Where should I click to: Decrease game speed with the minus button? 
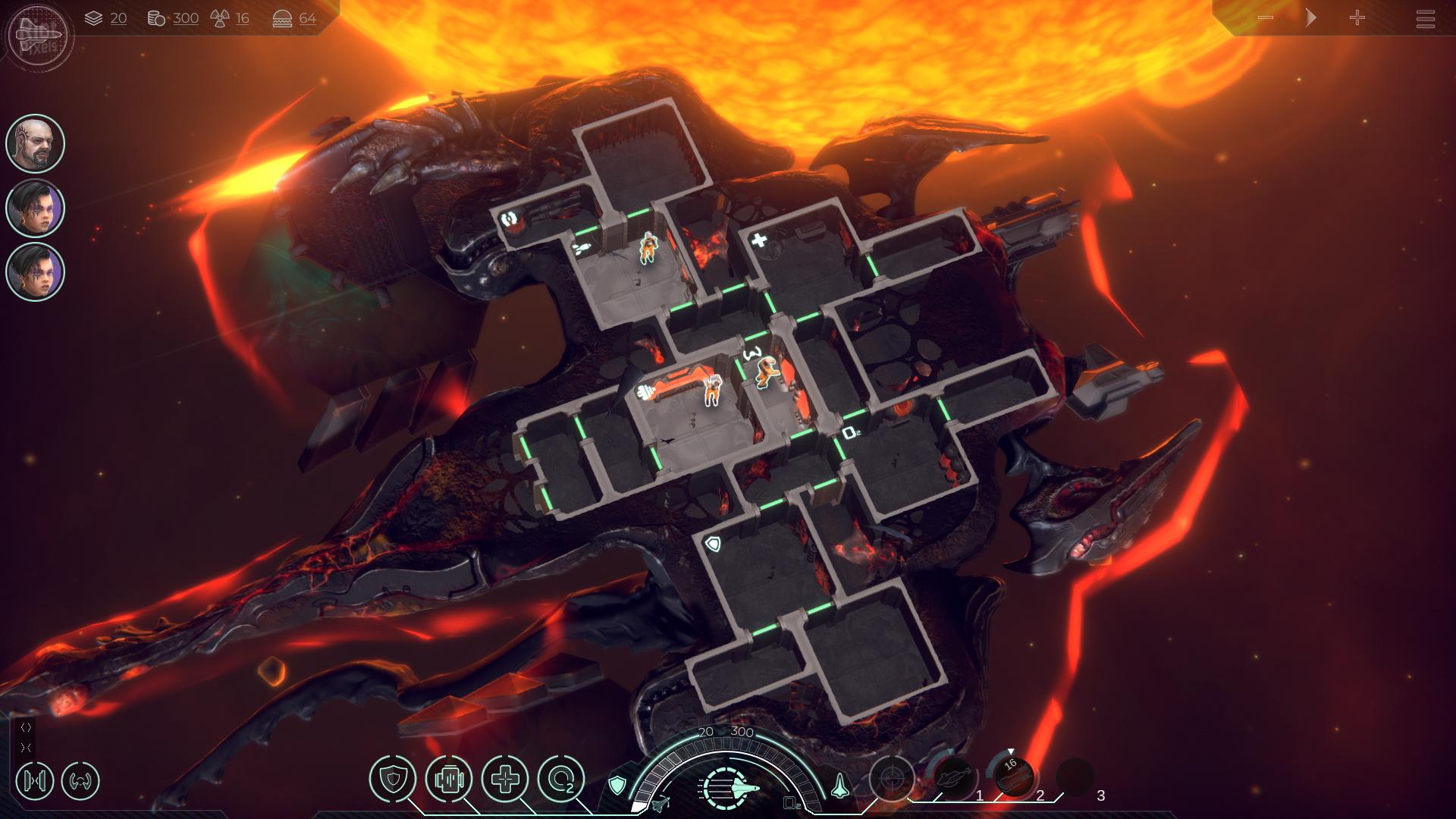coord(1265,18)
